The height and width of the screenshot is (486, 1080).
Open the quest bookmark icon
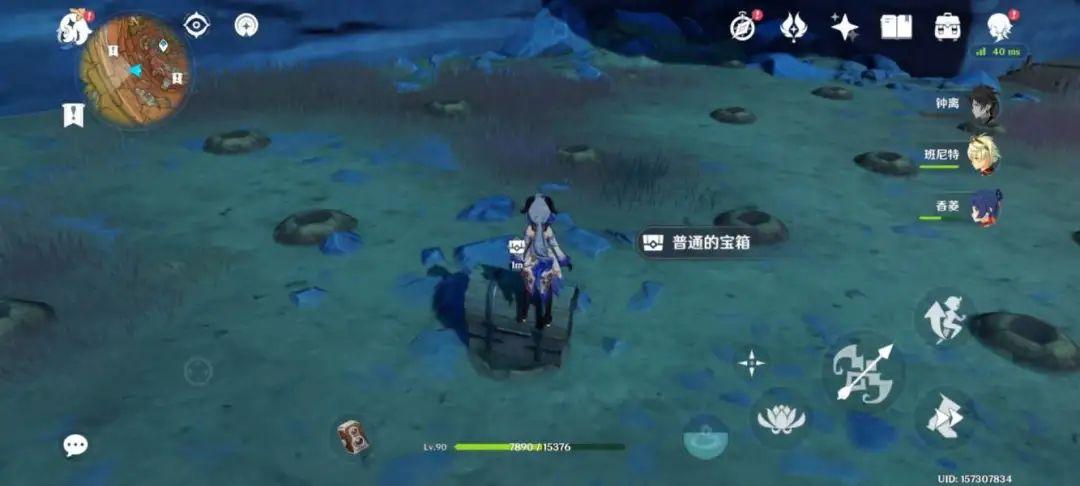pos(73,115)
